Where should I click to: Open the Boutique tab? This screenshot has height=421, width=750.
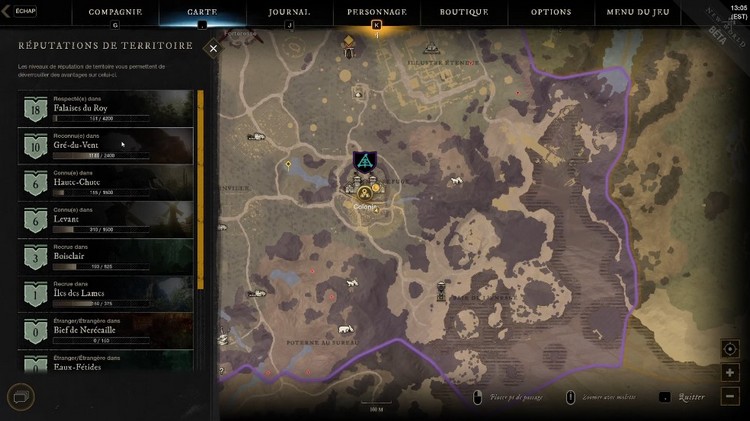click(464, 12)
